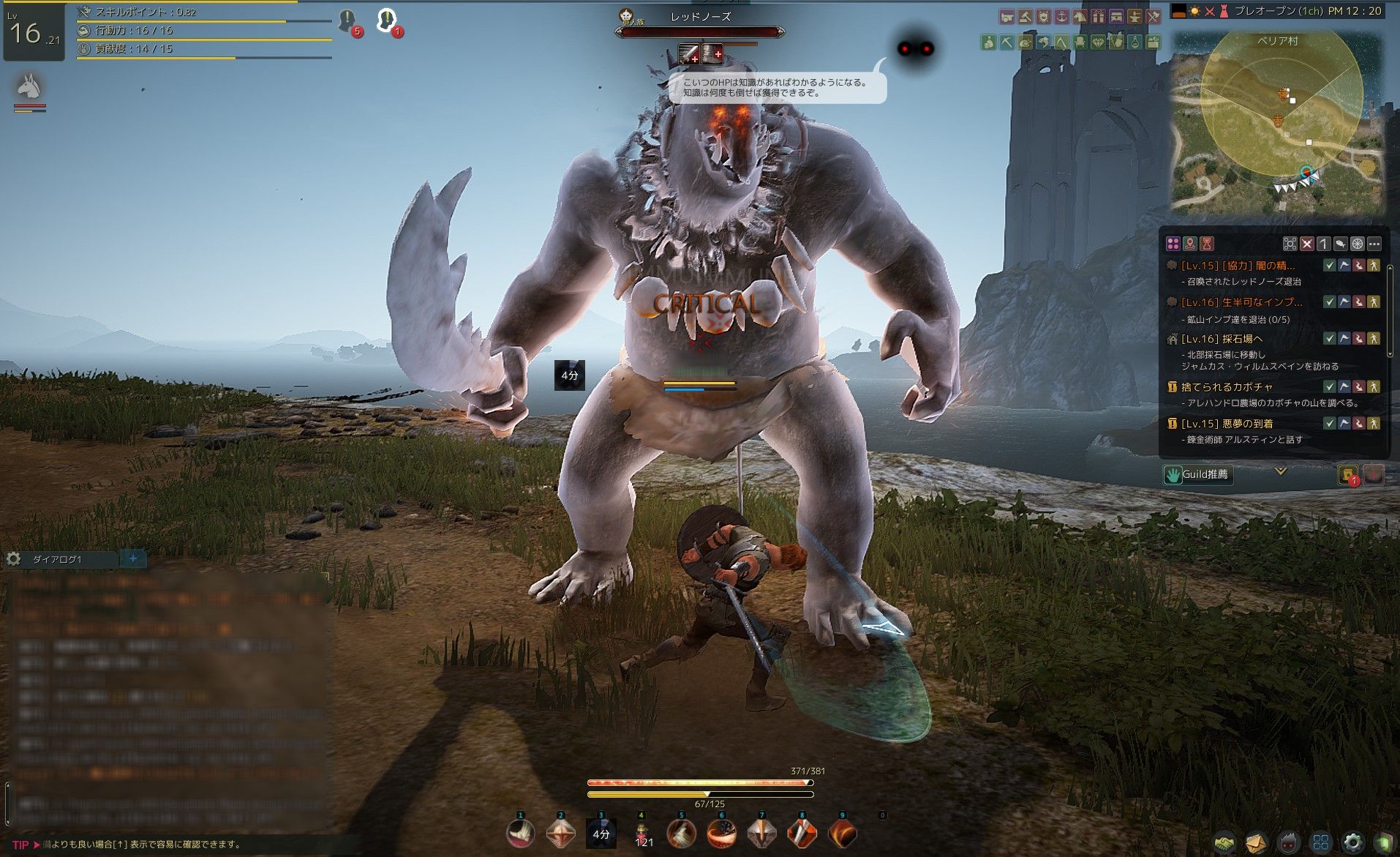1400x857 pixels.
Task: Click the anchor icon in top row
Action: point(1061,16)
